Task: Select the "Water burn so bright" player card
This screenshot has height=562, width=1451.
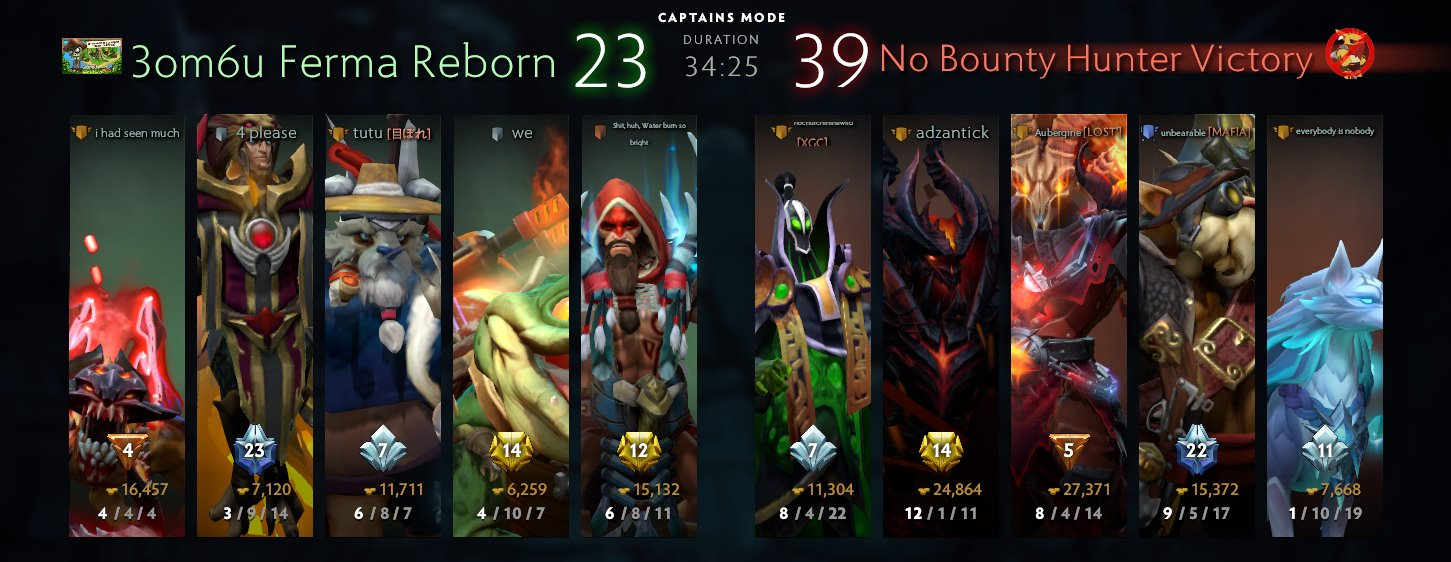Action: [639, 320]
